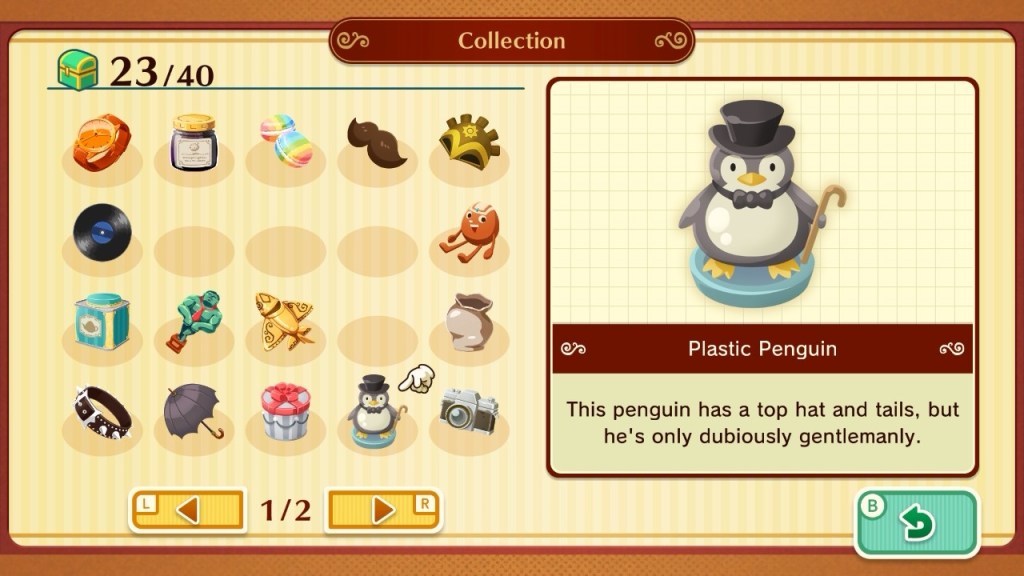Choose the jar with the white label
Viewport: 1024px width, 576px height.
[x=193, y=143]
